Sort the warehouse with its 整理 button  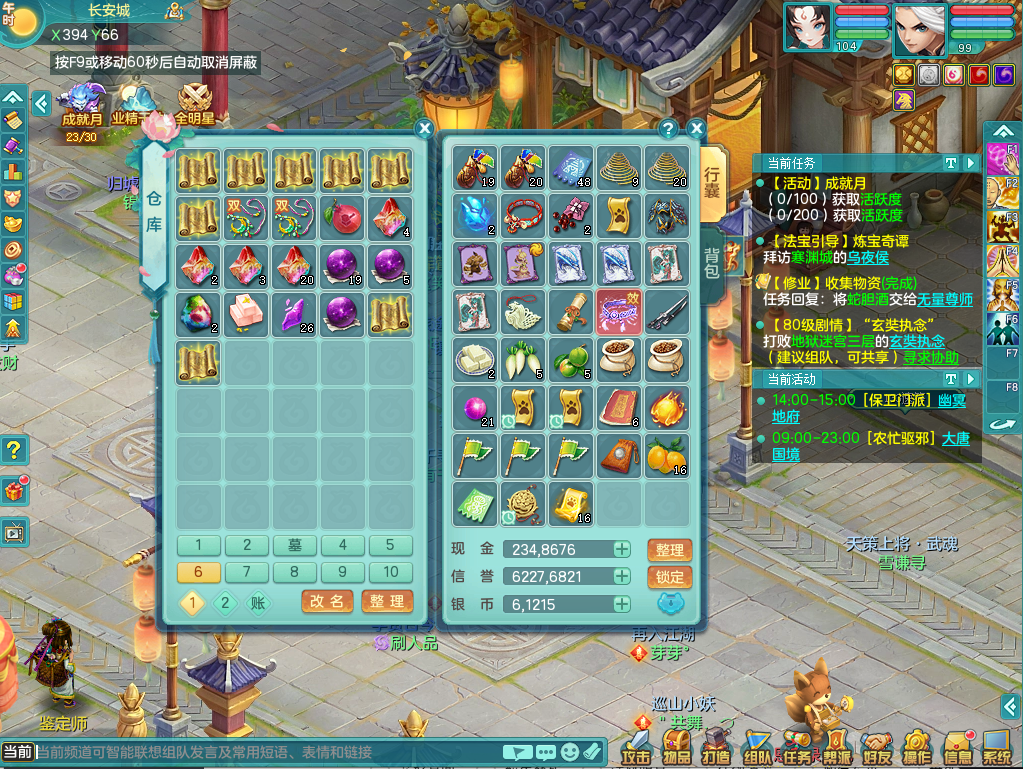[x=386, y=601]
